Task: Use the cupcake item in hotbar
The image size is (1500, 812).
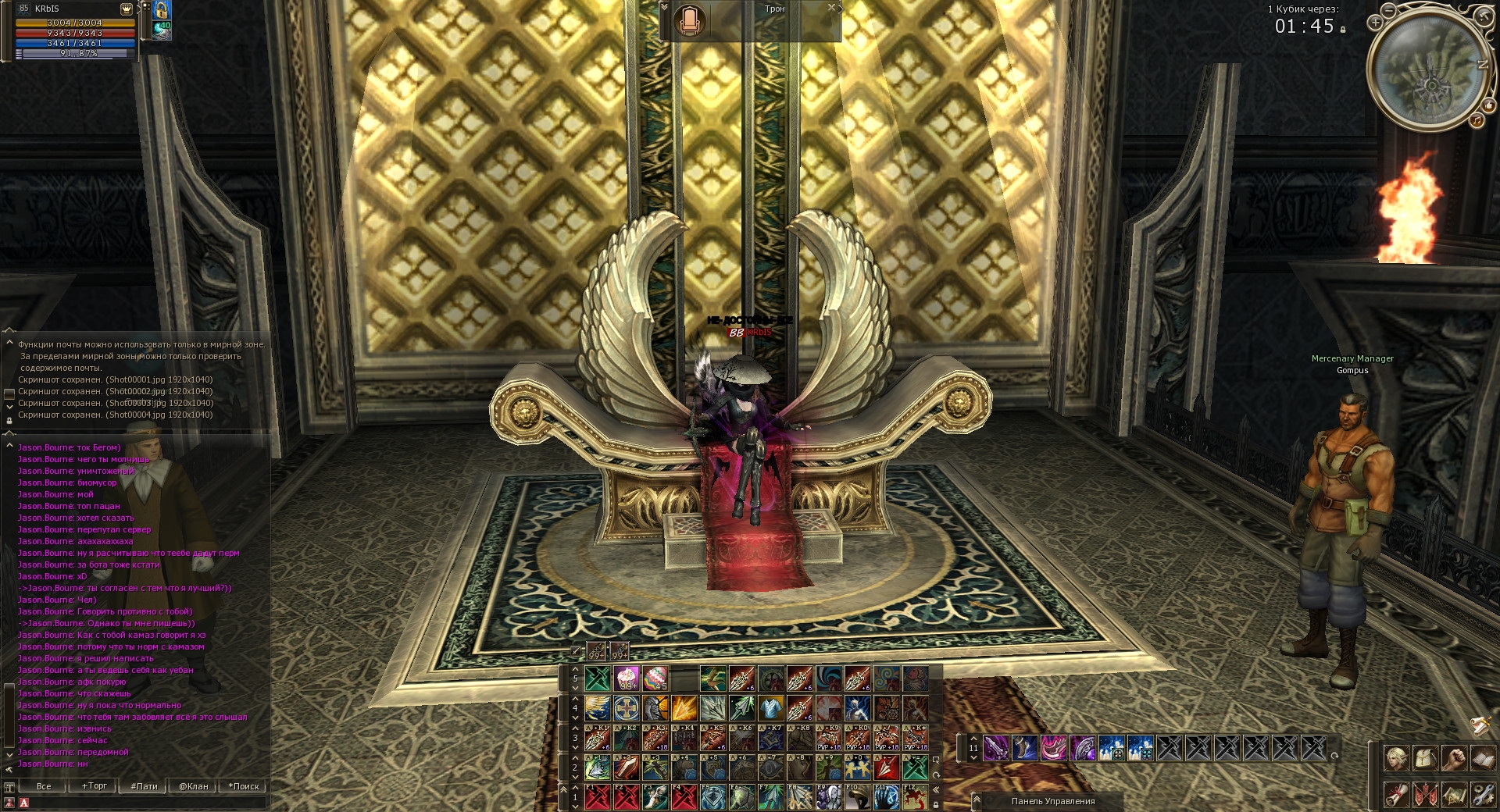Action: pos(627,678)
